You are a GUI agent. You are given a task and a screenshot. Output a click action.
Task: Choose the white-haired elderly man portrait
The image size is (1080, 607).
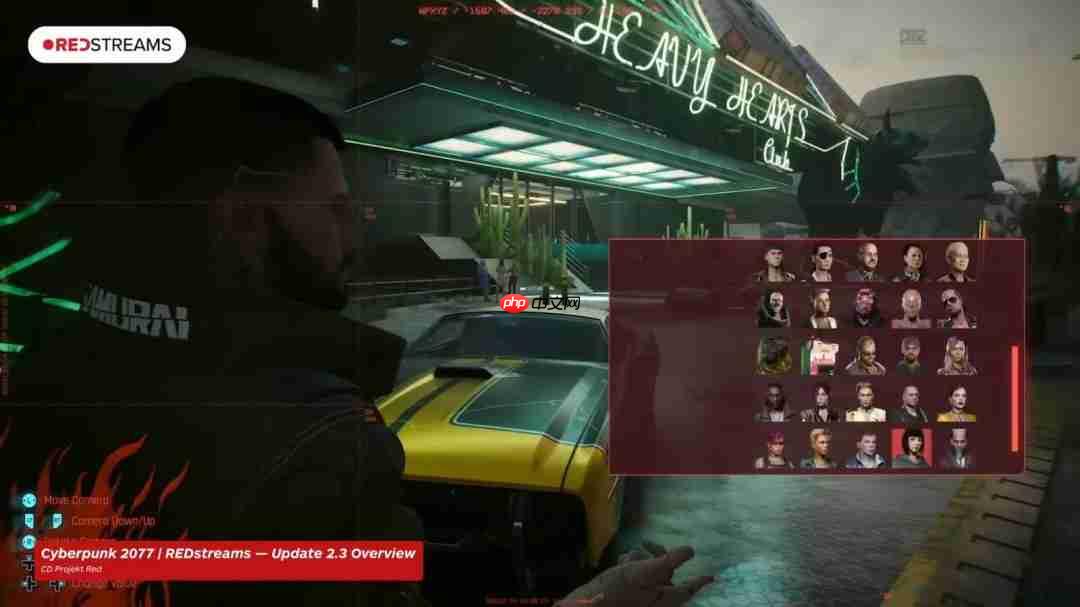tap(956, 263)
